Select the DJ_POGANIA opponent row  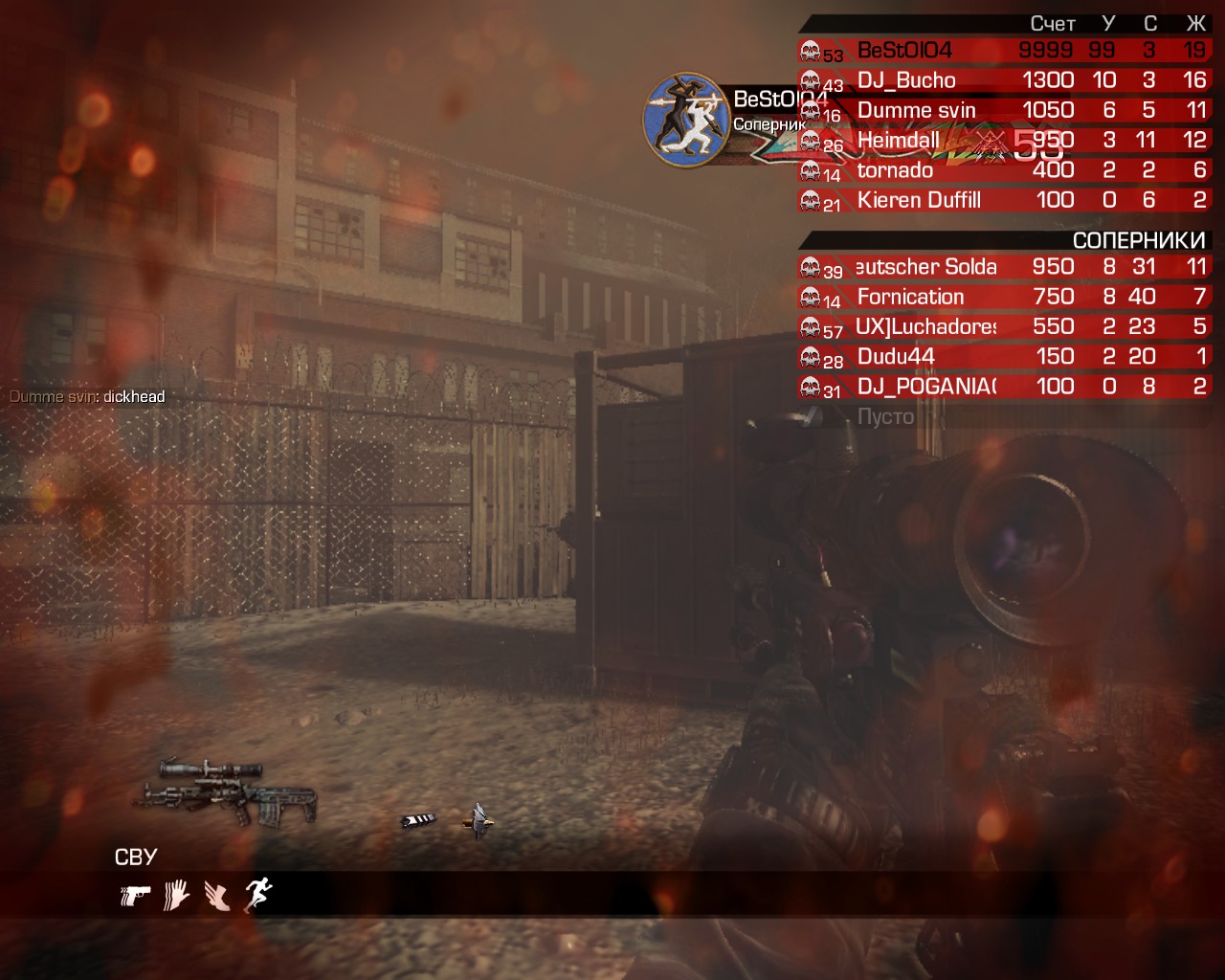point(1003,387)
